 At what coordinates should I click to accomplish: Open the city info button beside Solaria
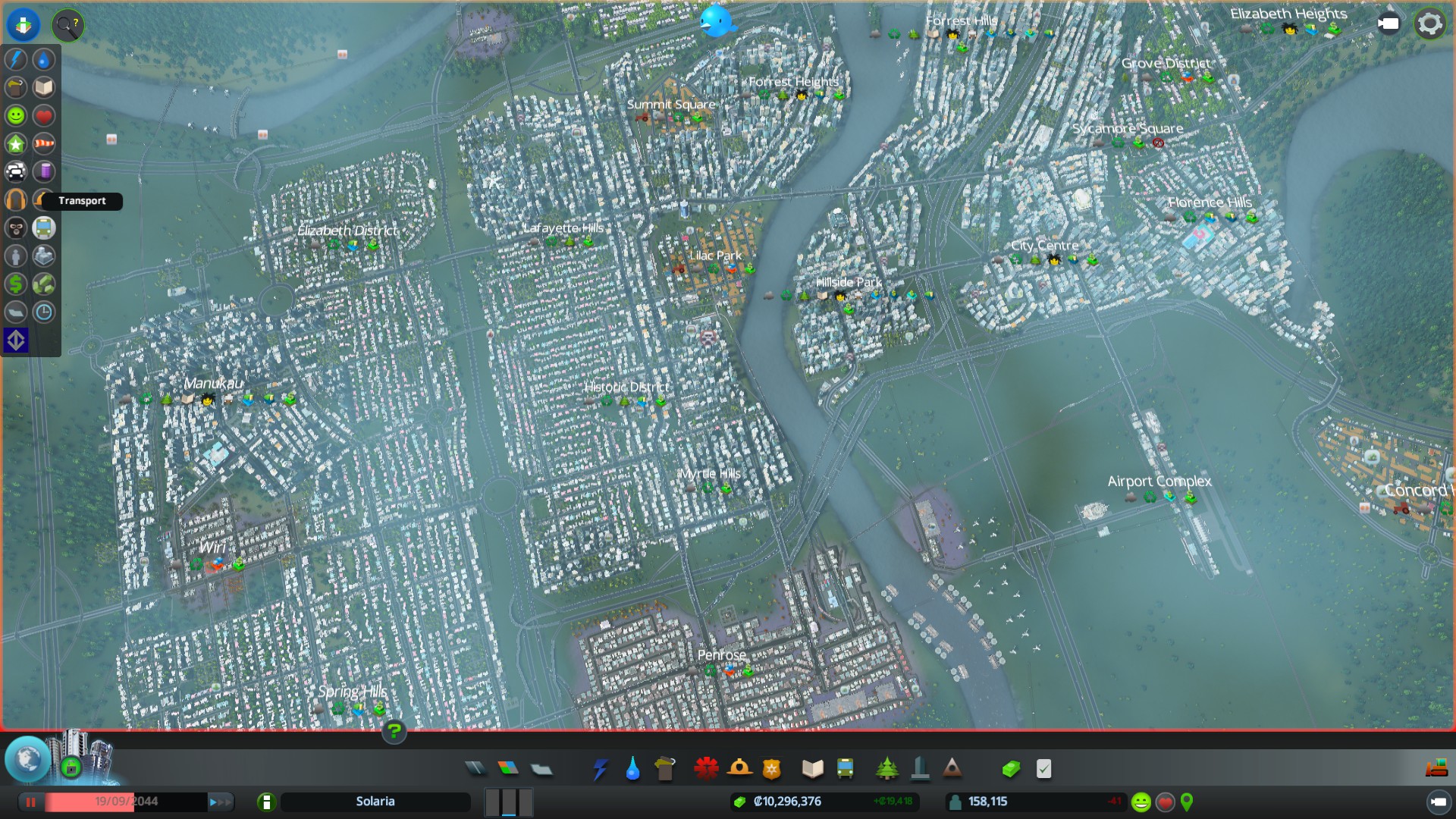click(x=266, y=802)
